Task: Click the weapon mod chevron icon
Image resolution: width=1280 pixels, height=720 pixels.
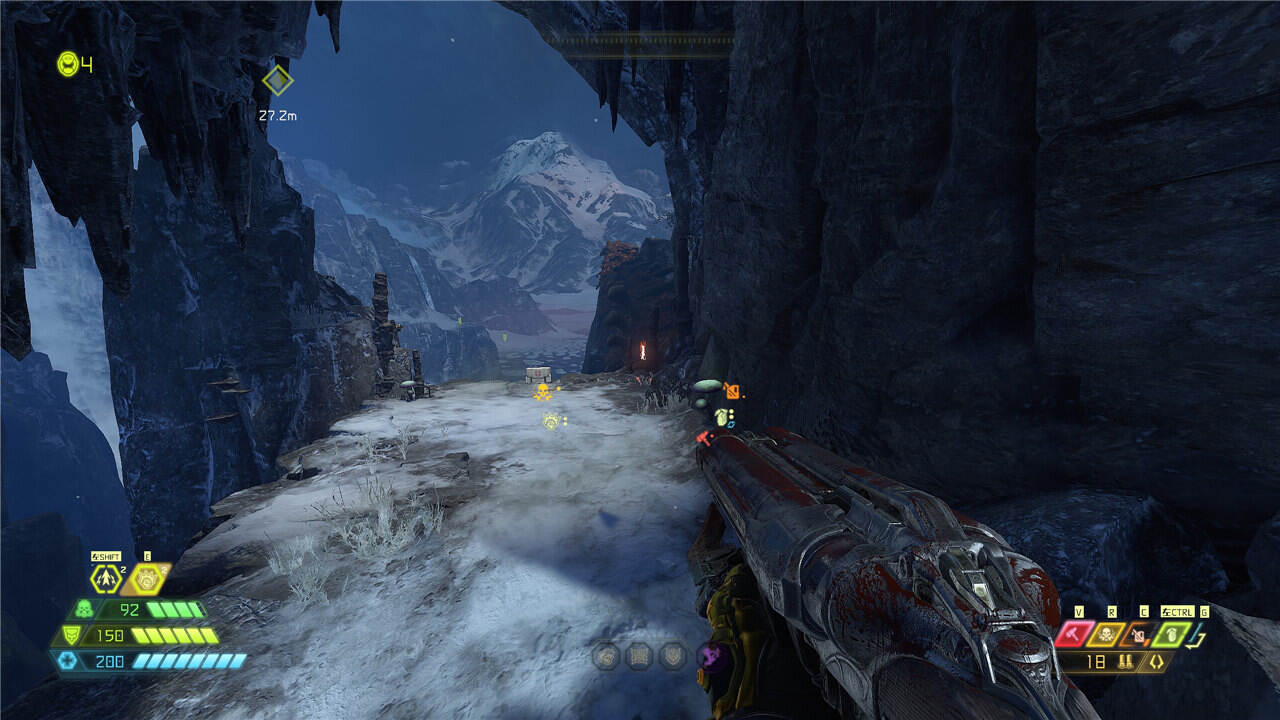Action: point(1157,662)
